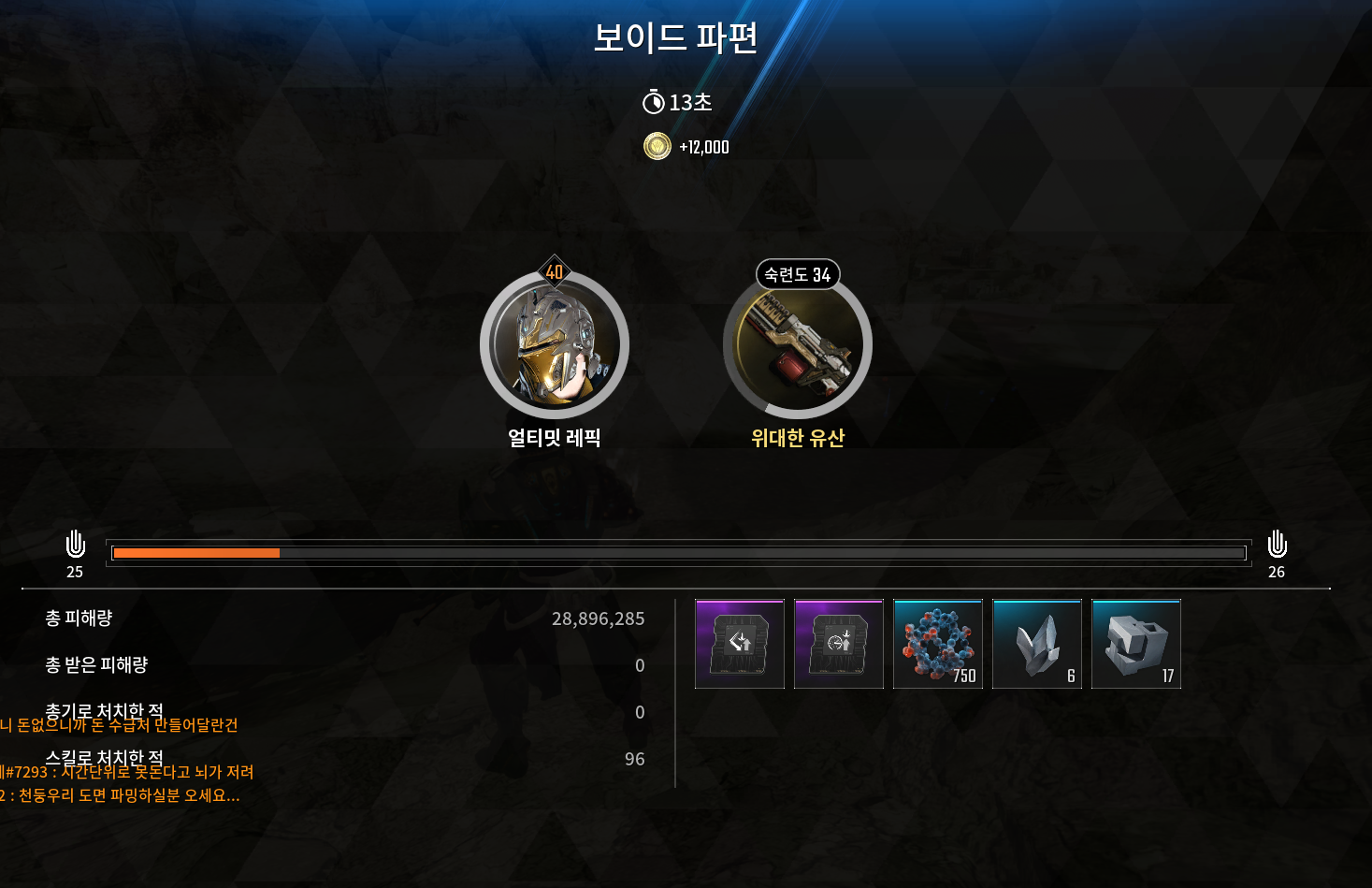Screen dimensions: 1372x888
Task: Select the hand icon next to level 26
Action: (x=1276, y=545)
